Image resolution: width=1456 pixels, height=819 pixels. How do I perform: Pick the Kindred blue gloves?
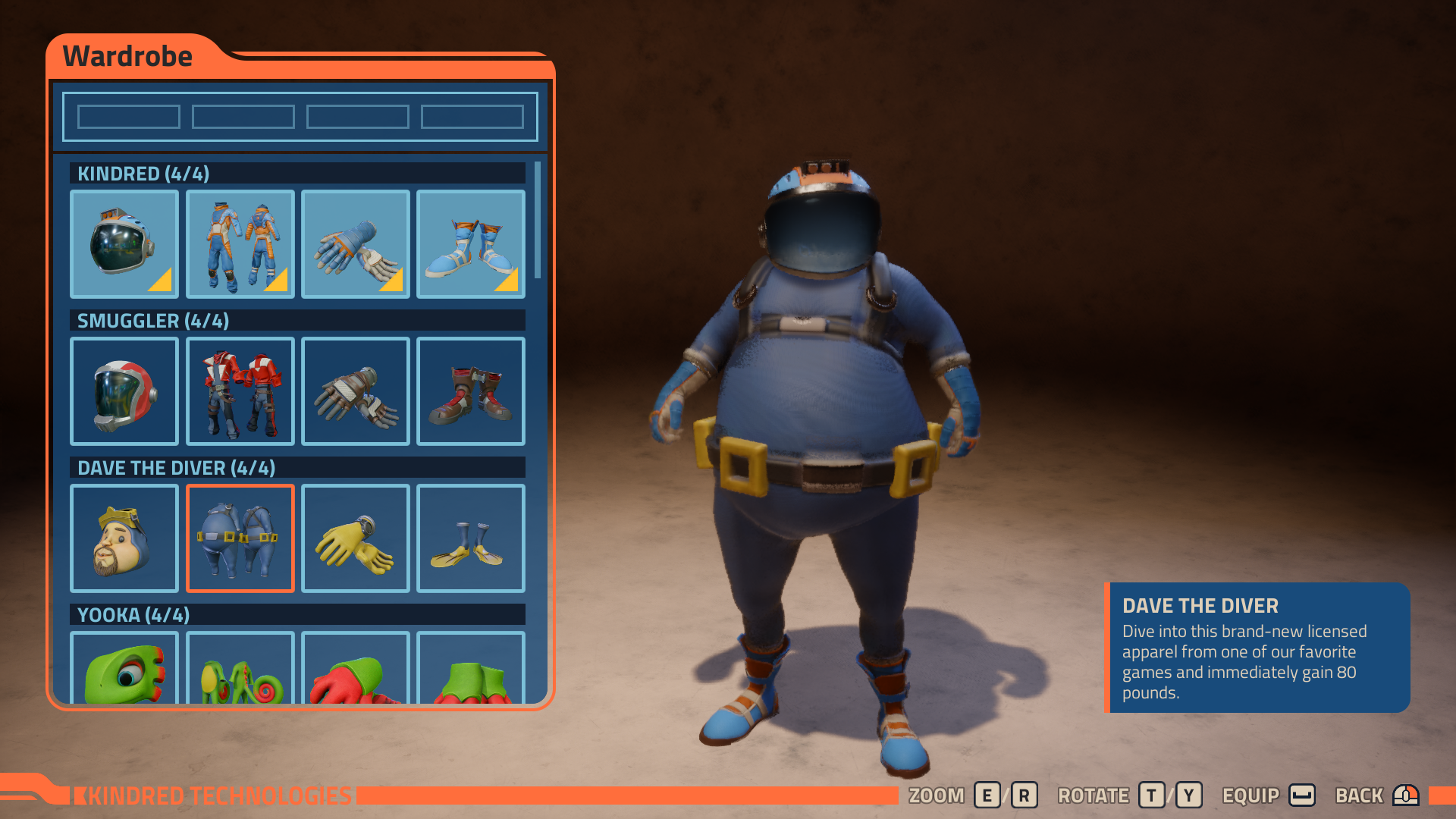(355, 243)
